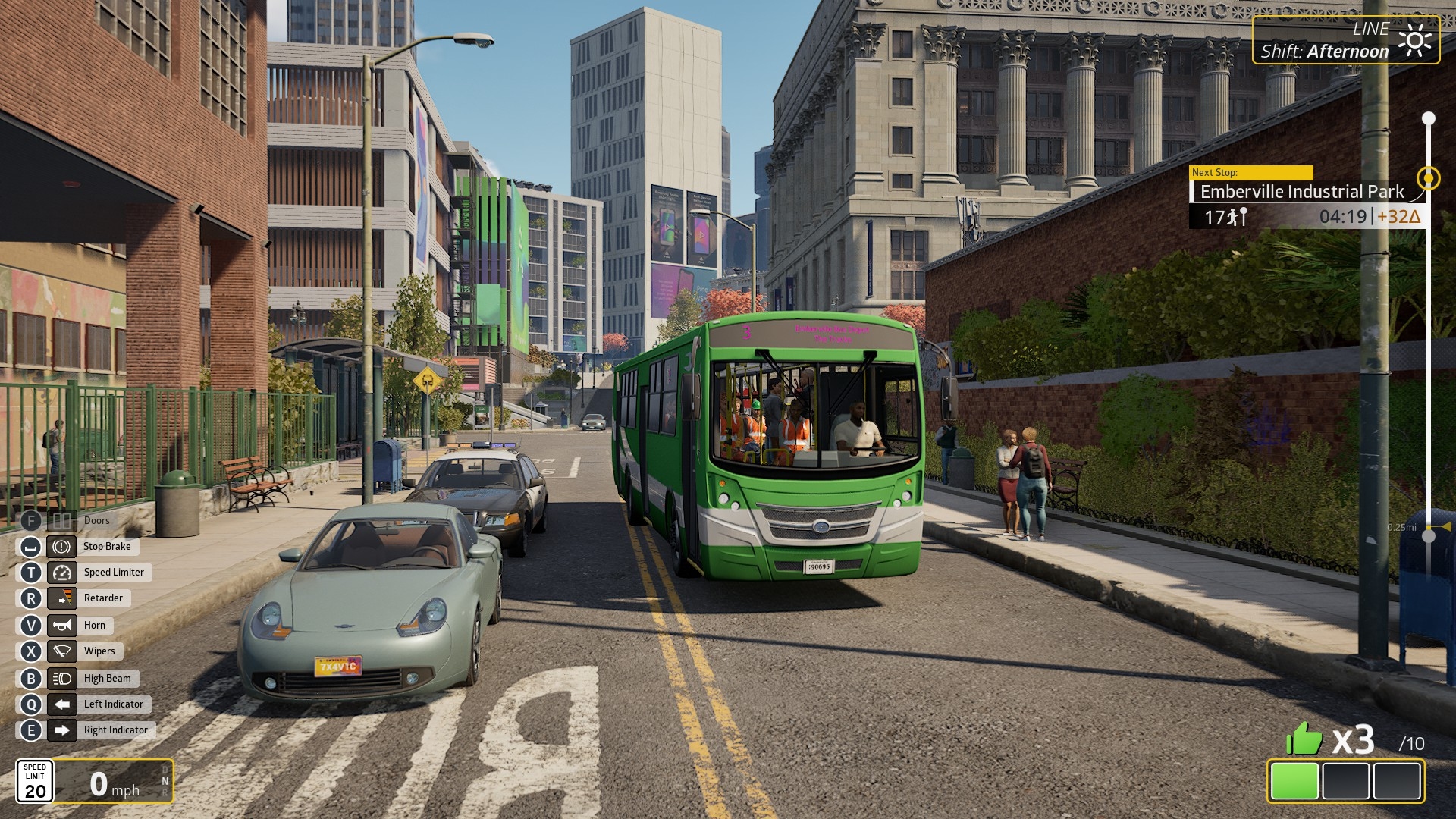Image resolution: width=1456 pixels, height=819 pixels.
Task: Turn on the Wipers icon
Action: tap(61, 651)
